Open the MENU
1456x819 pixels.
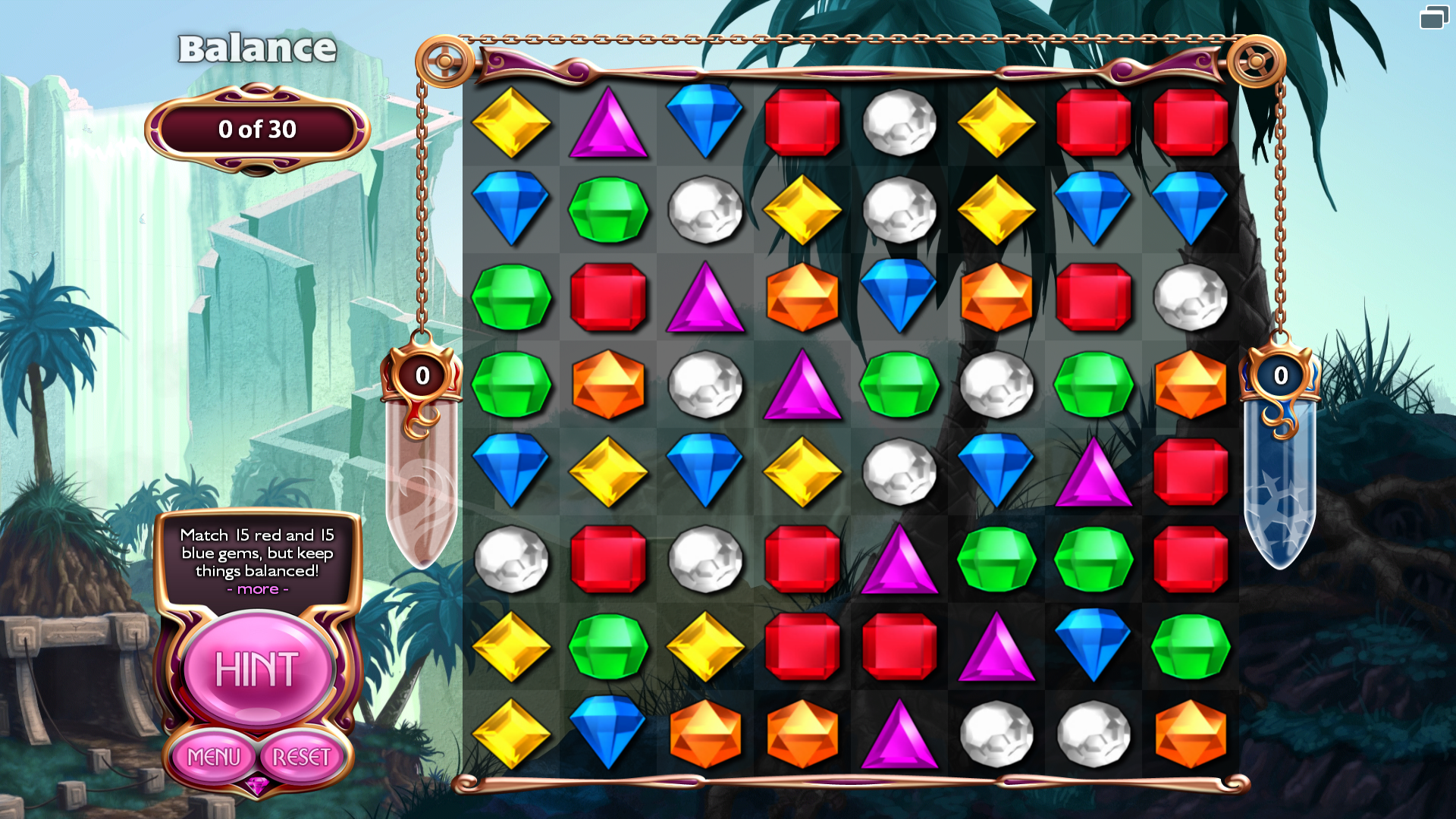click(x=215, y=757)
